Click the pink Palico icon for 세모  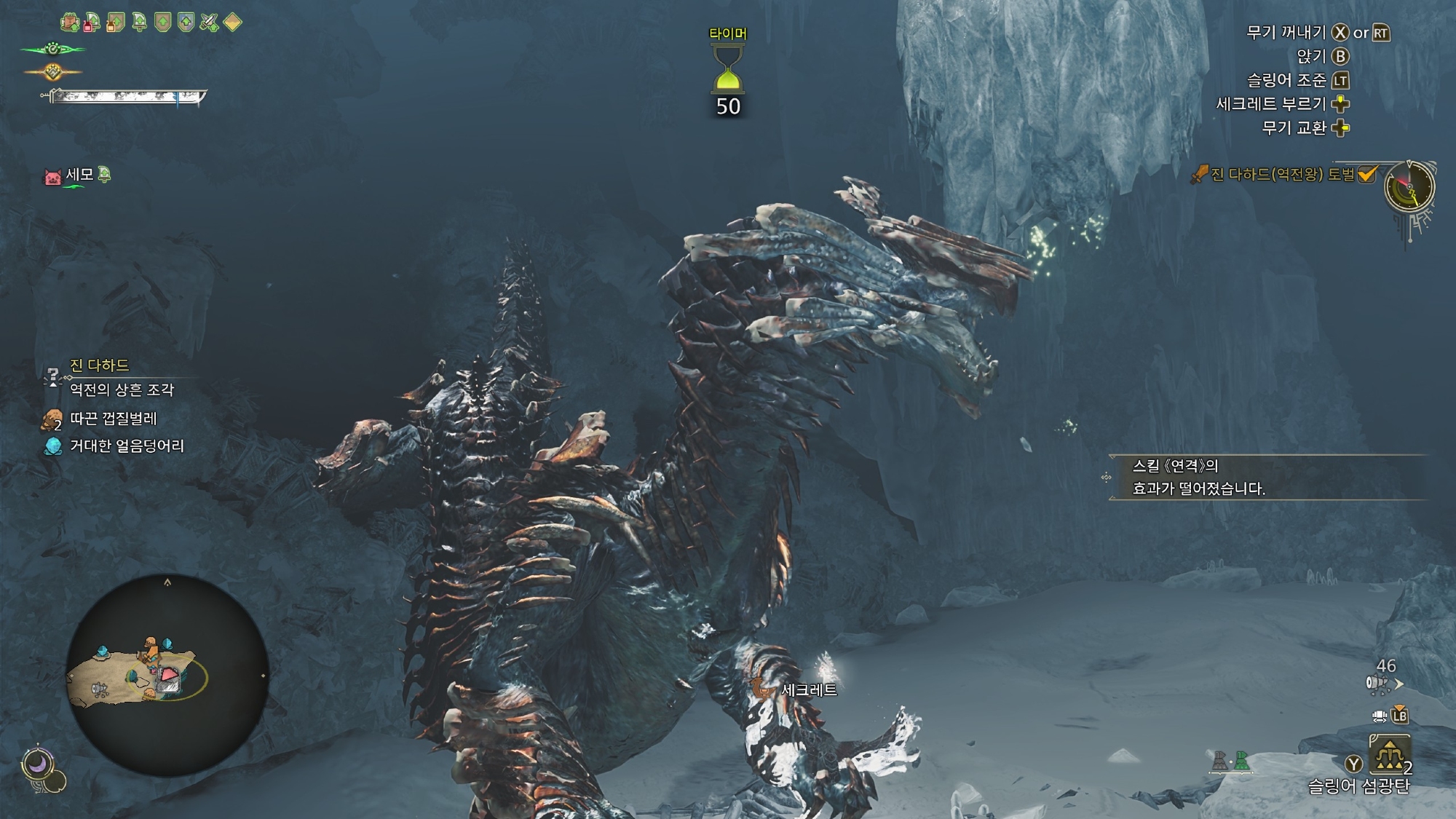tap(52, 176)
